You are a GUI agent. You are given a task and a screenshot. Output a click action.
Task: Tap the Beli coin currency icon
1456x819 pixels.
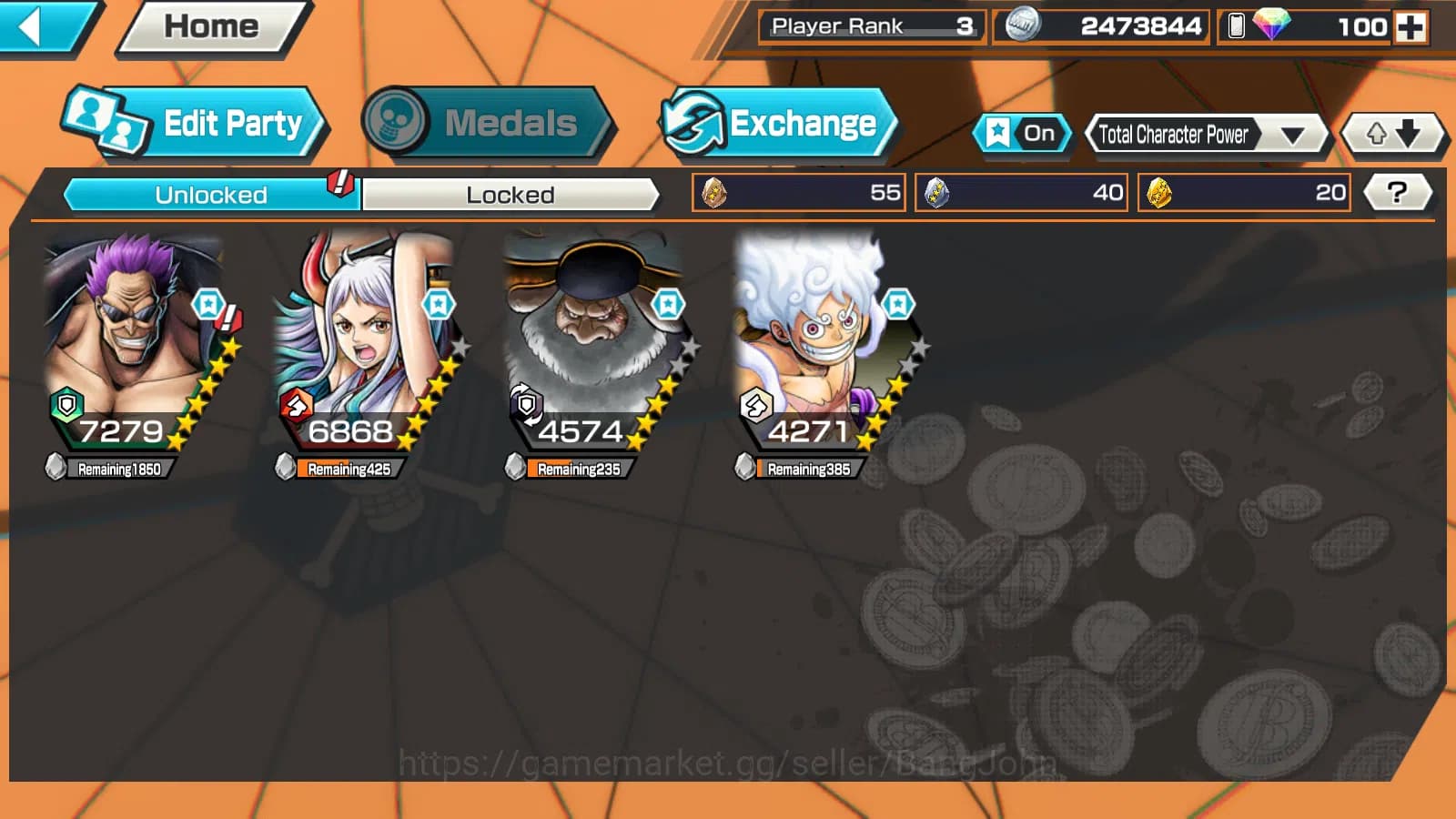coord(1021,26)
